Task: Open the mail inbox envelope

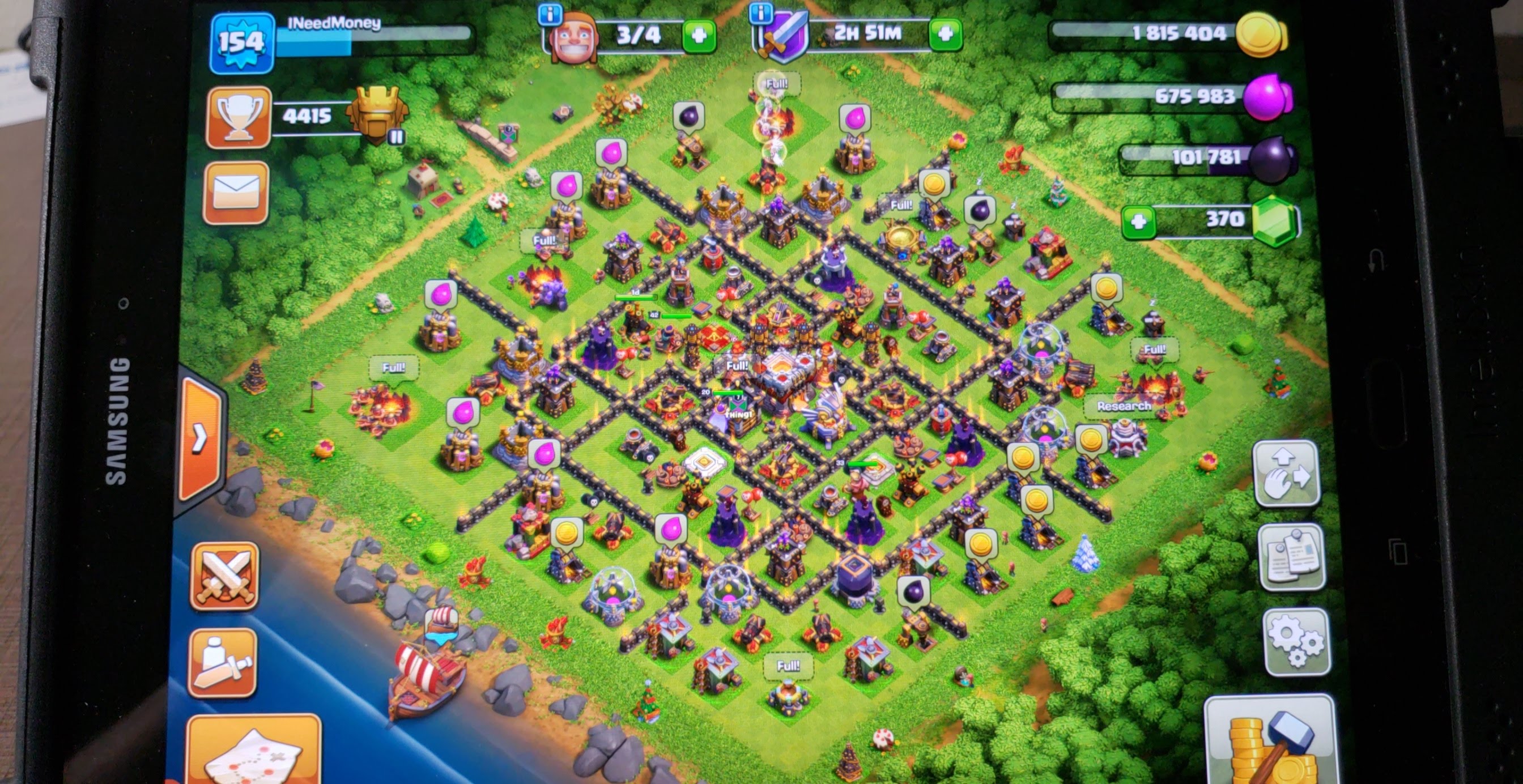Action: pos(235,193)
